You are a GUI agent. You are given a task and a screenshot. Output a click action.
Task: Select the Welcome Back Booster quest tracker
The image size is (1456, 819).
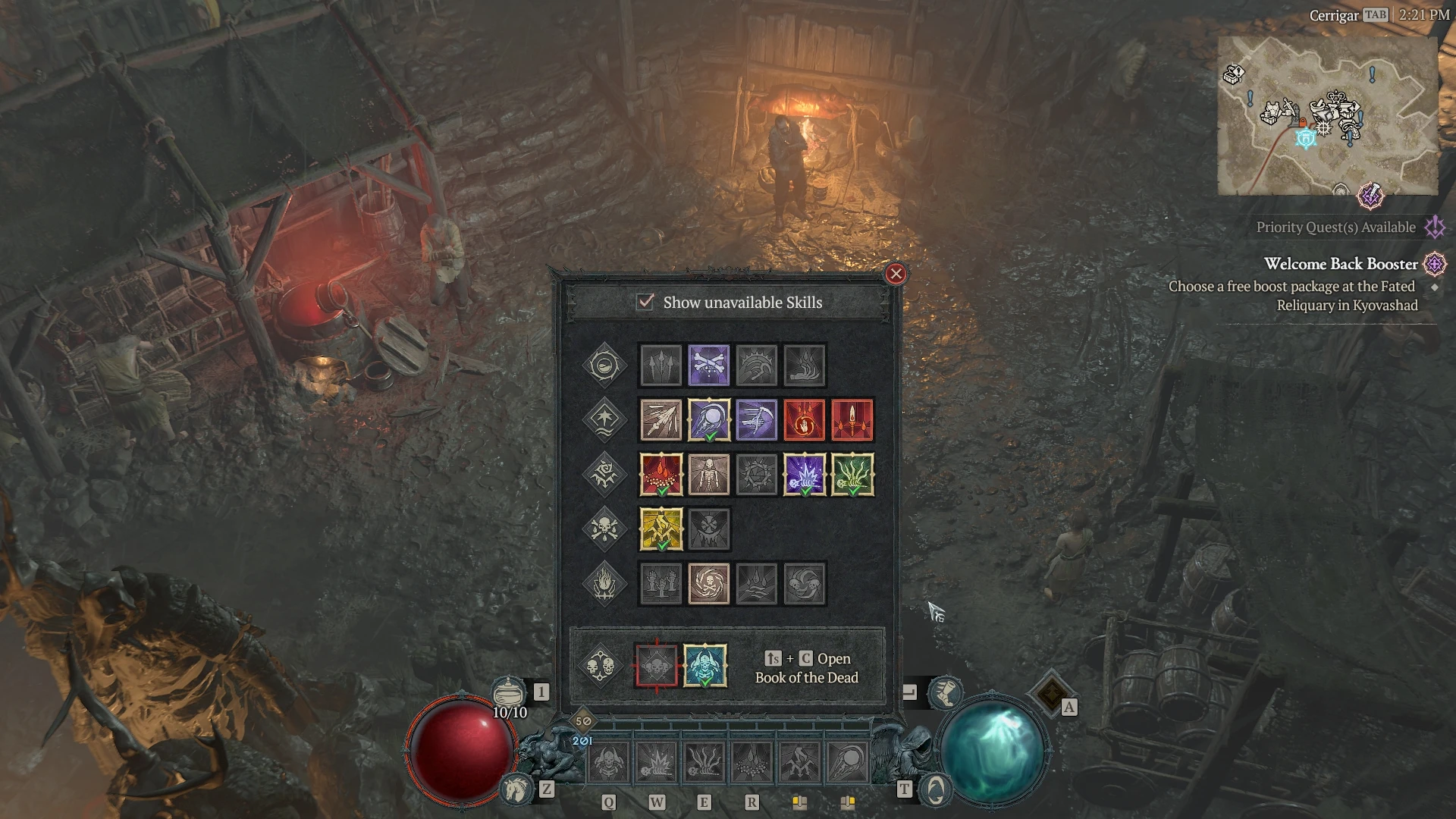coord(1340,264)
